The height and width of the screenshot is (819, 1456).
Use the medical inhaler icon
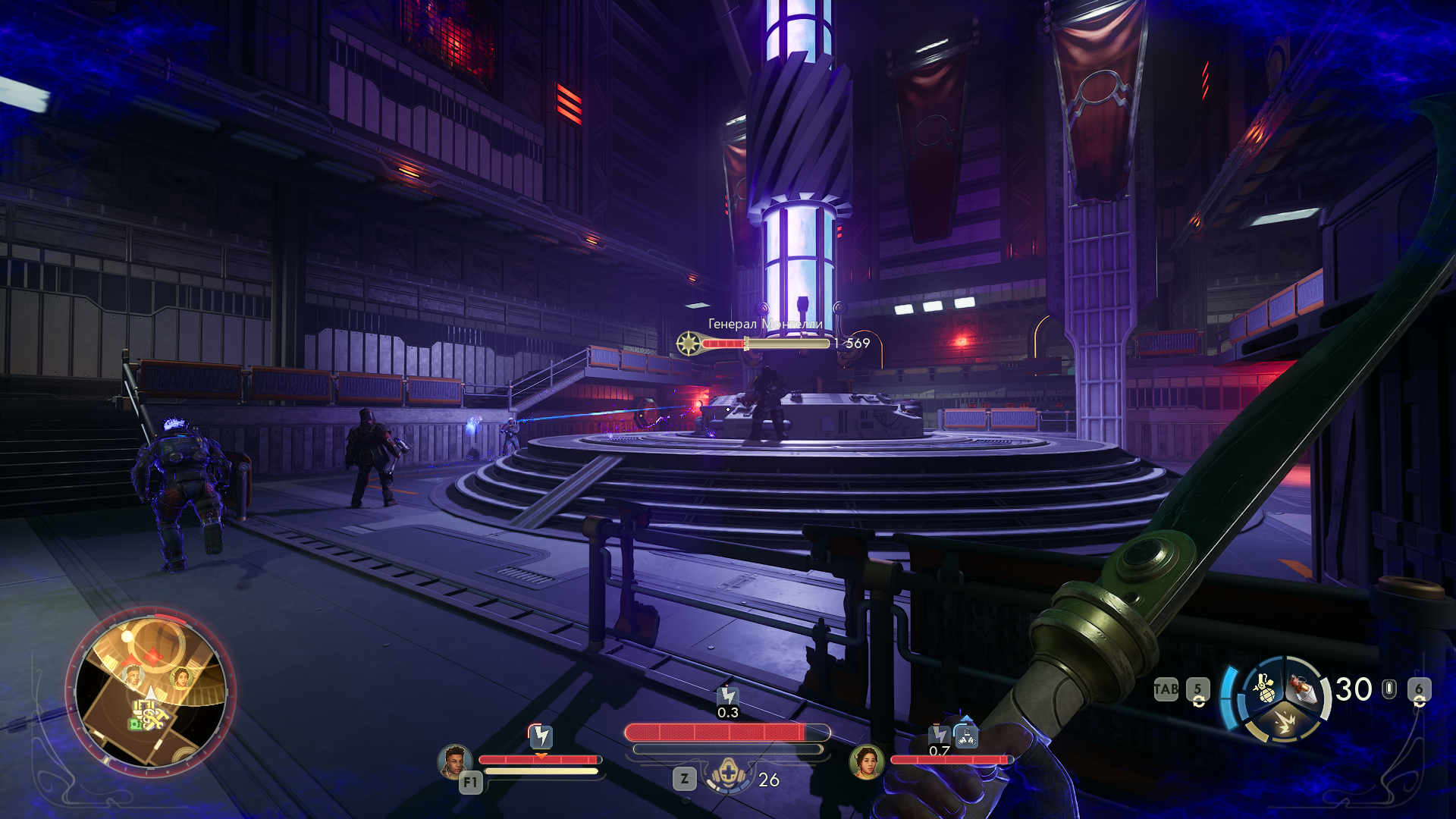(x=728, y=777)
